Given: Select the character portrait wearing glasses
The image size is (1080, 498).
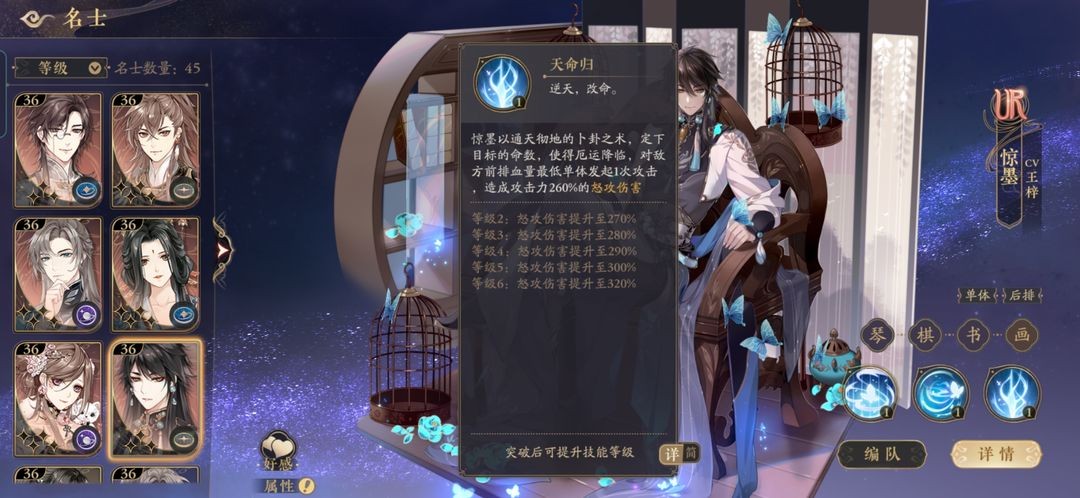Looking at the screenshot, I should coord(57,149).
